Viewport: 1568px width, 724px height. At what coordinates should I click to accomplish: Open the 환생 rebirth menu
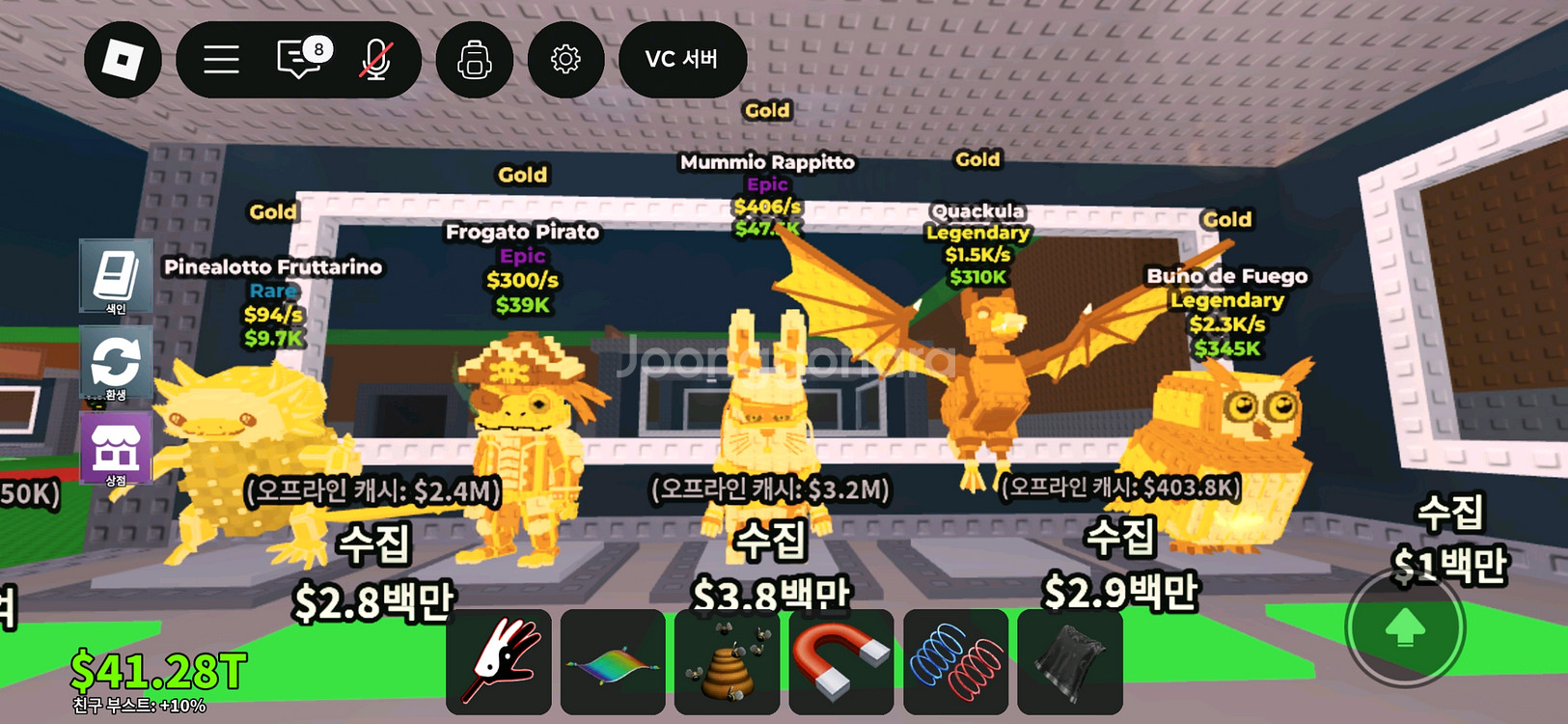[x=116, y=364]
